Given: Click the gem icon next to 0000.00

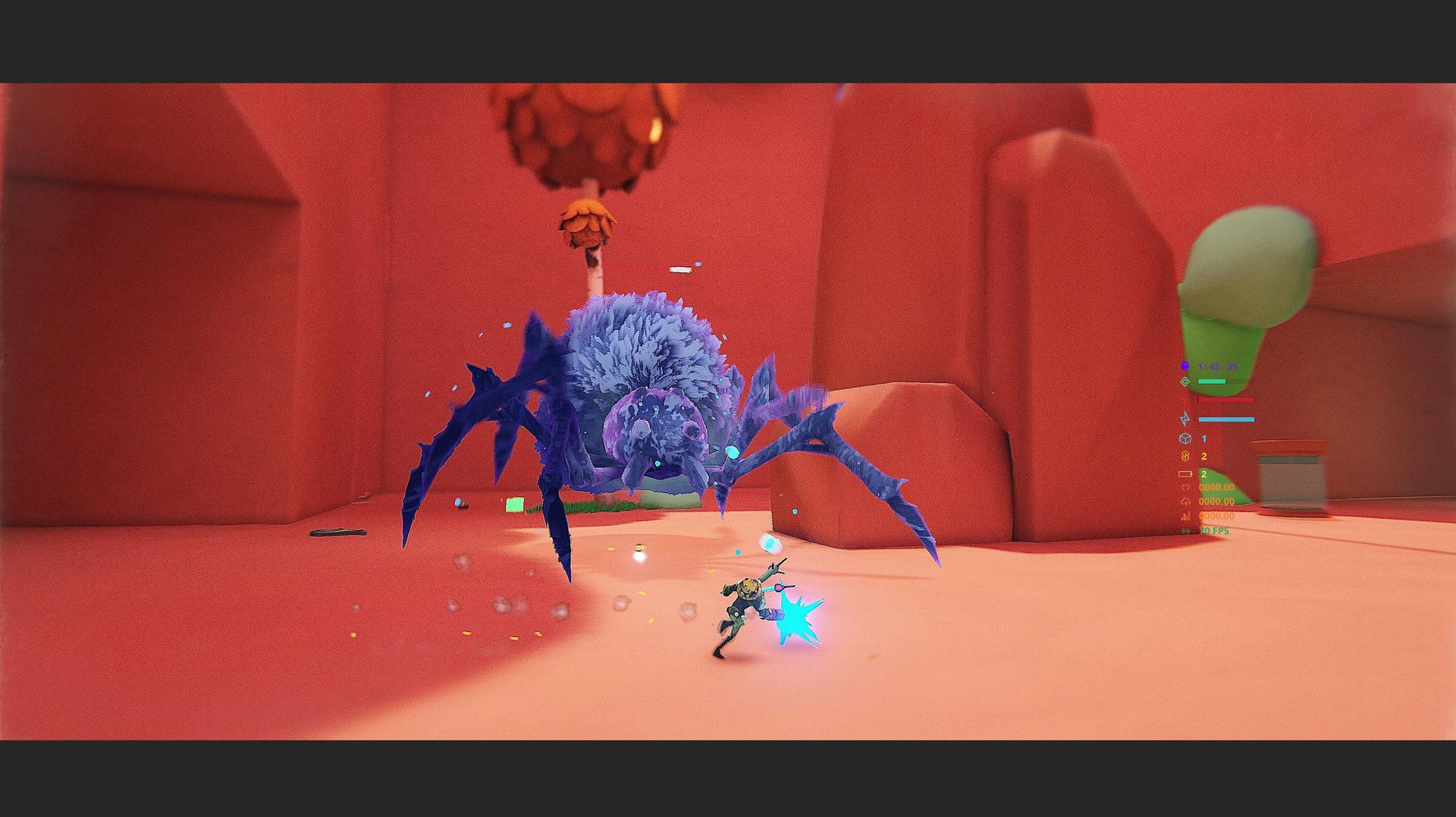Looking at the screenshot, I should point(1185,487).
